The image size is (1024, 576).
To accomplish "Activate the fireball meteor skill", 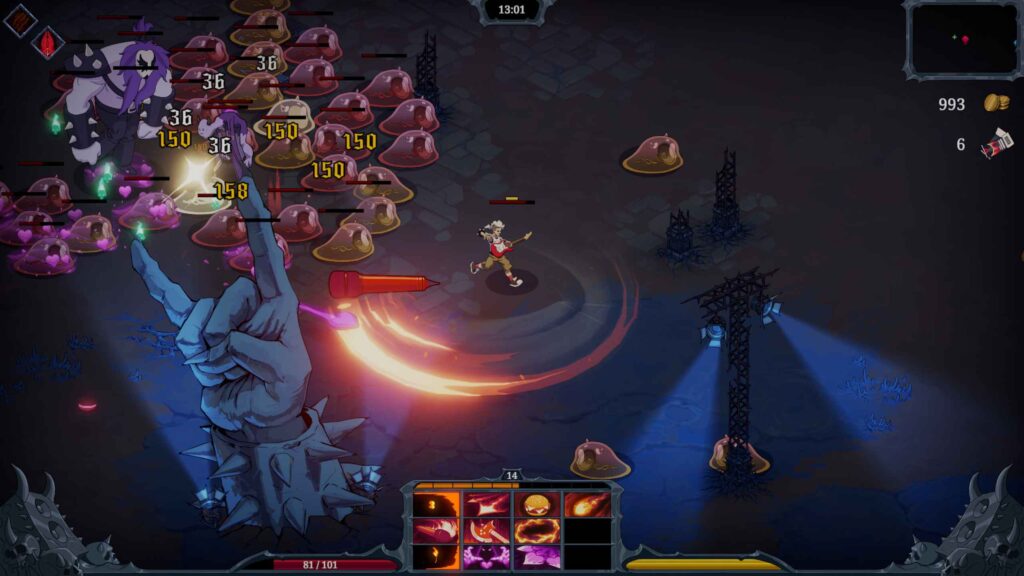I will pyautogui.click(x=587, y=505).
